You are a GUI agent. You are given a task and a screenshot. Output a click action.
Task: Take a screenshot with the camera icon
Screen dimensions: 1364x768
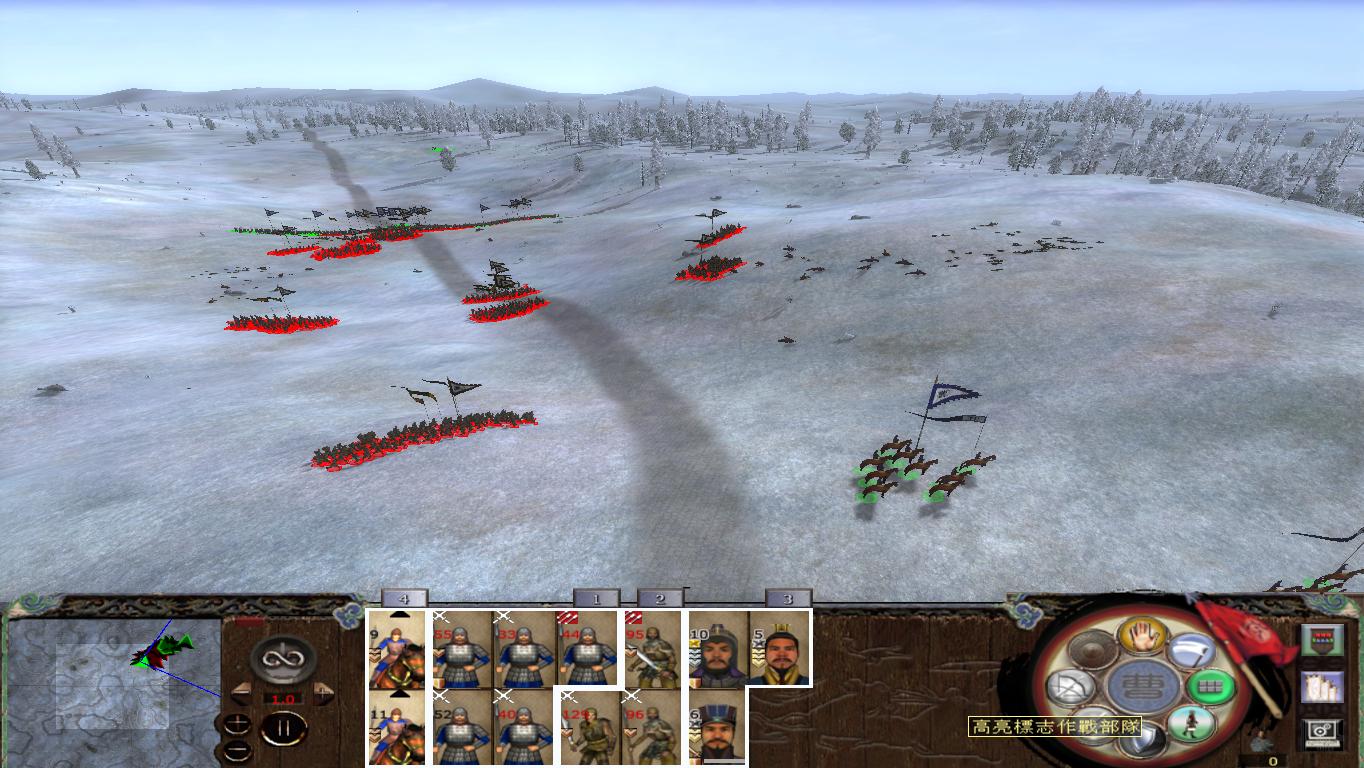click(x=1321, y=731)
